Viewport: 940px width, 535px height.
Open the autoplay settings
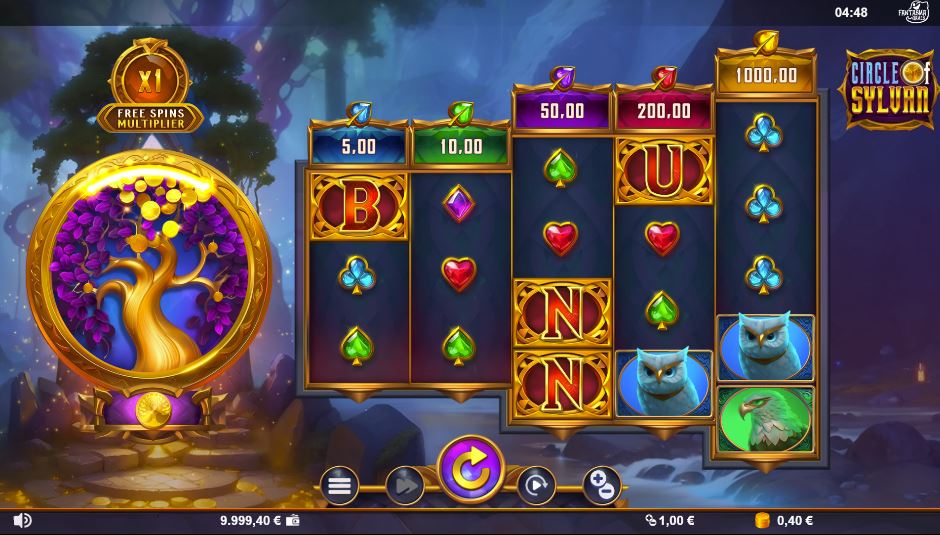[536, 486]
